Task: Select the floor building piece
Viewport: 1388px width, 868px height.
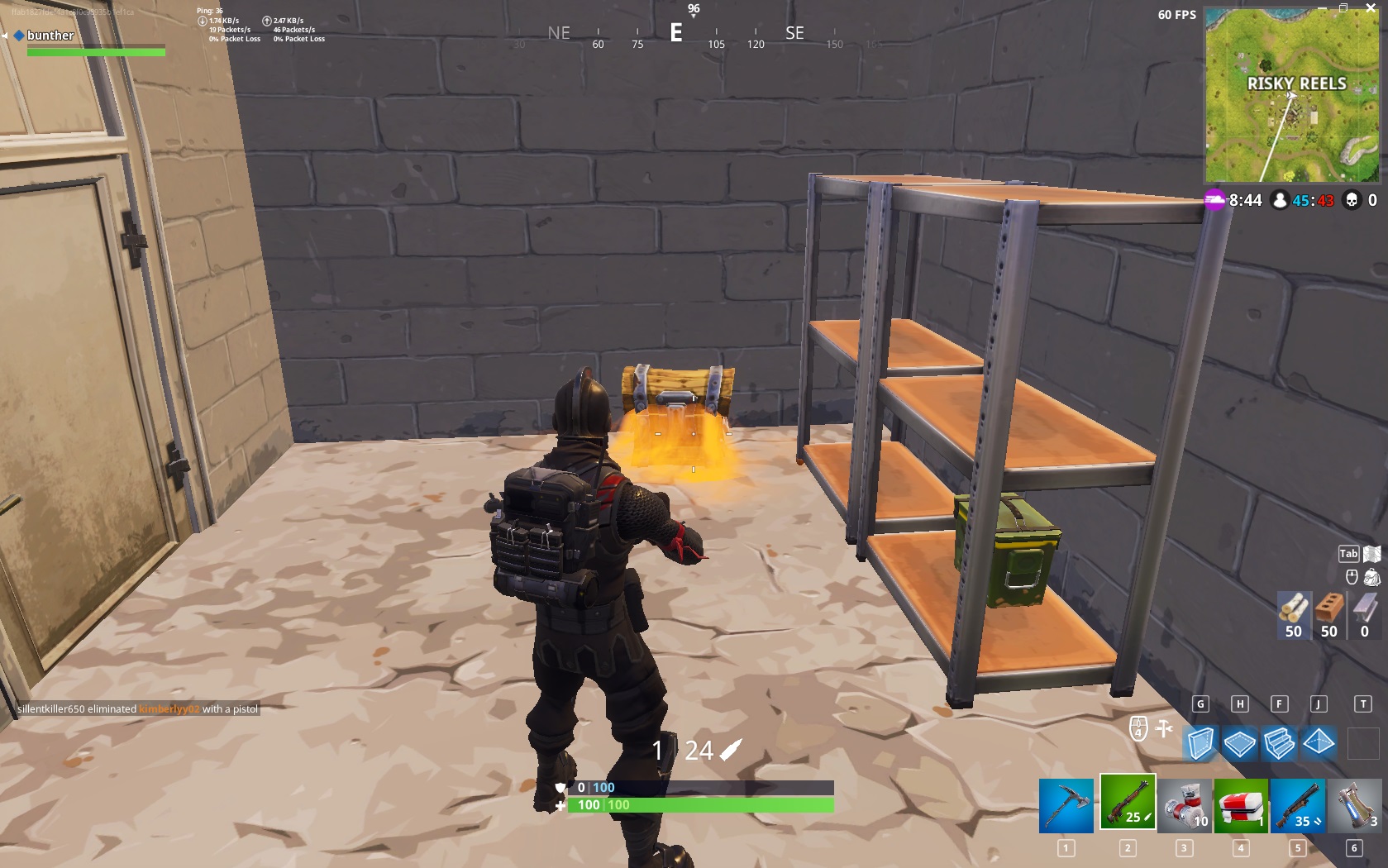Action: [x=1240, y=744]
